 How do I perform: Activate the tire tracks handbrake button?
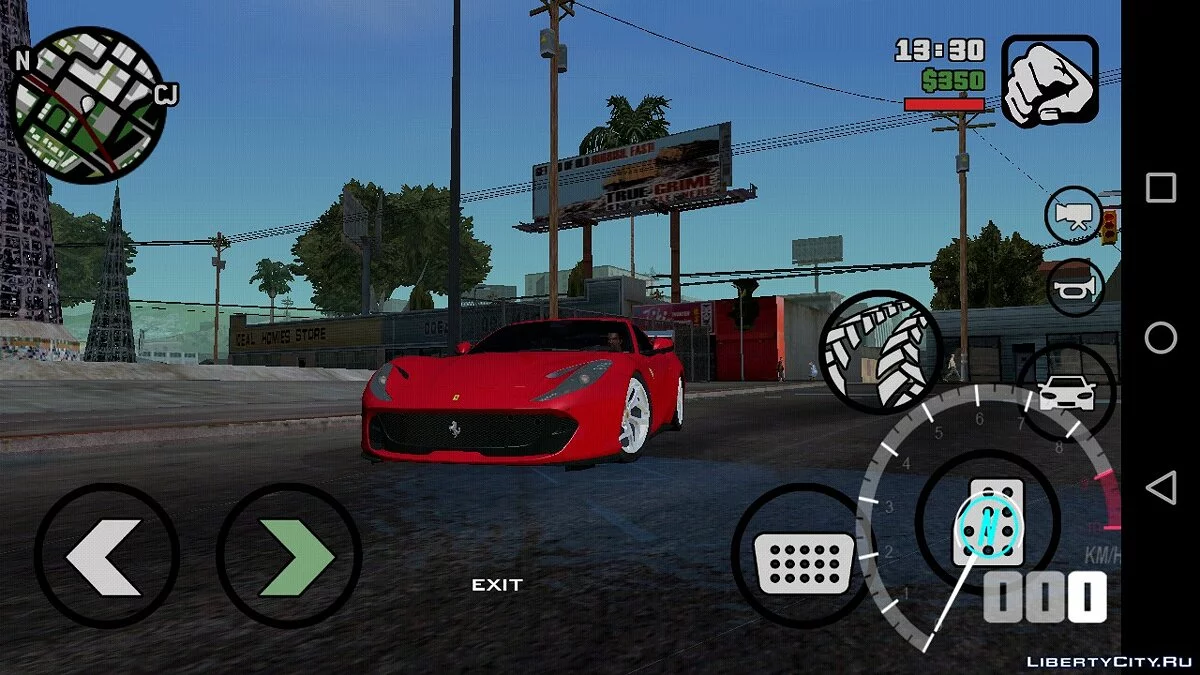pos(880,351)
